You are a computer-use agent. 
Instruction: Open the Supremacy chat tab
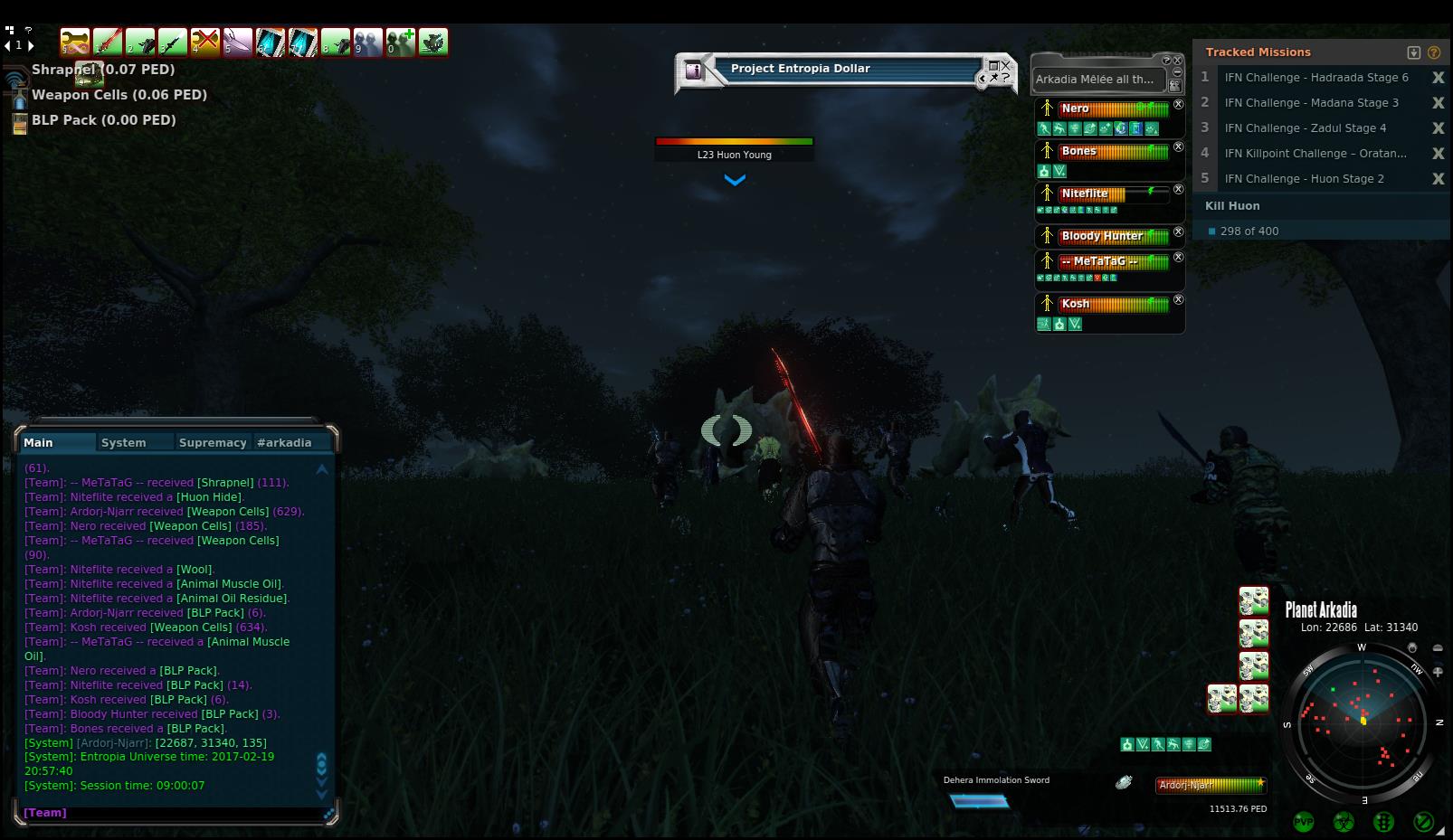point(213,442)
